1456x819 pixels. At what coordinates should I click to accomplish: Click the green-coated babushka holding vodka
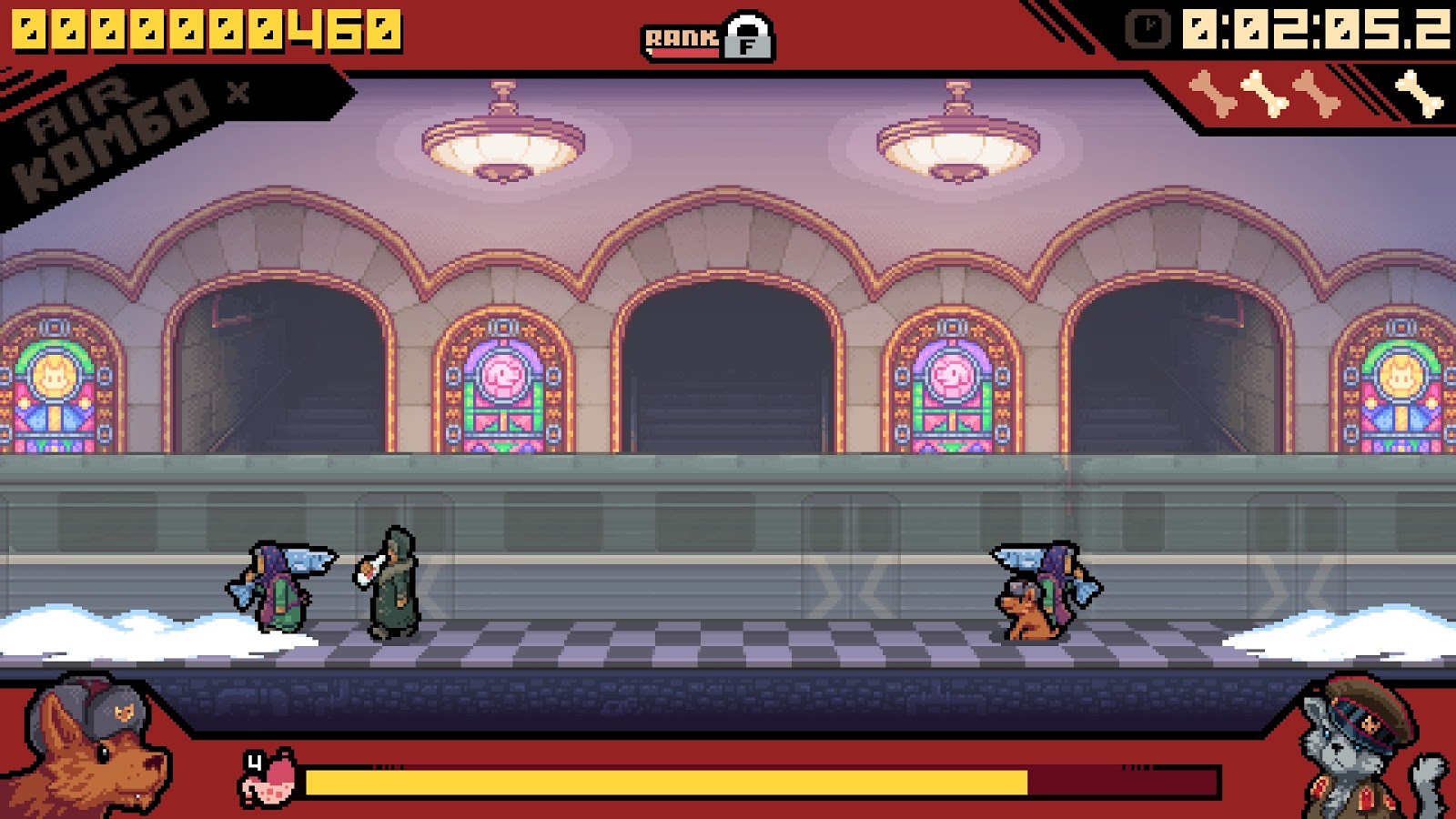(x=393, y=582)
